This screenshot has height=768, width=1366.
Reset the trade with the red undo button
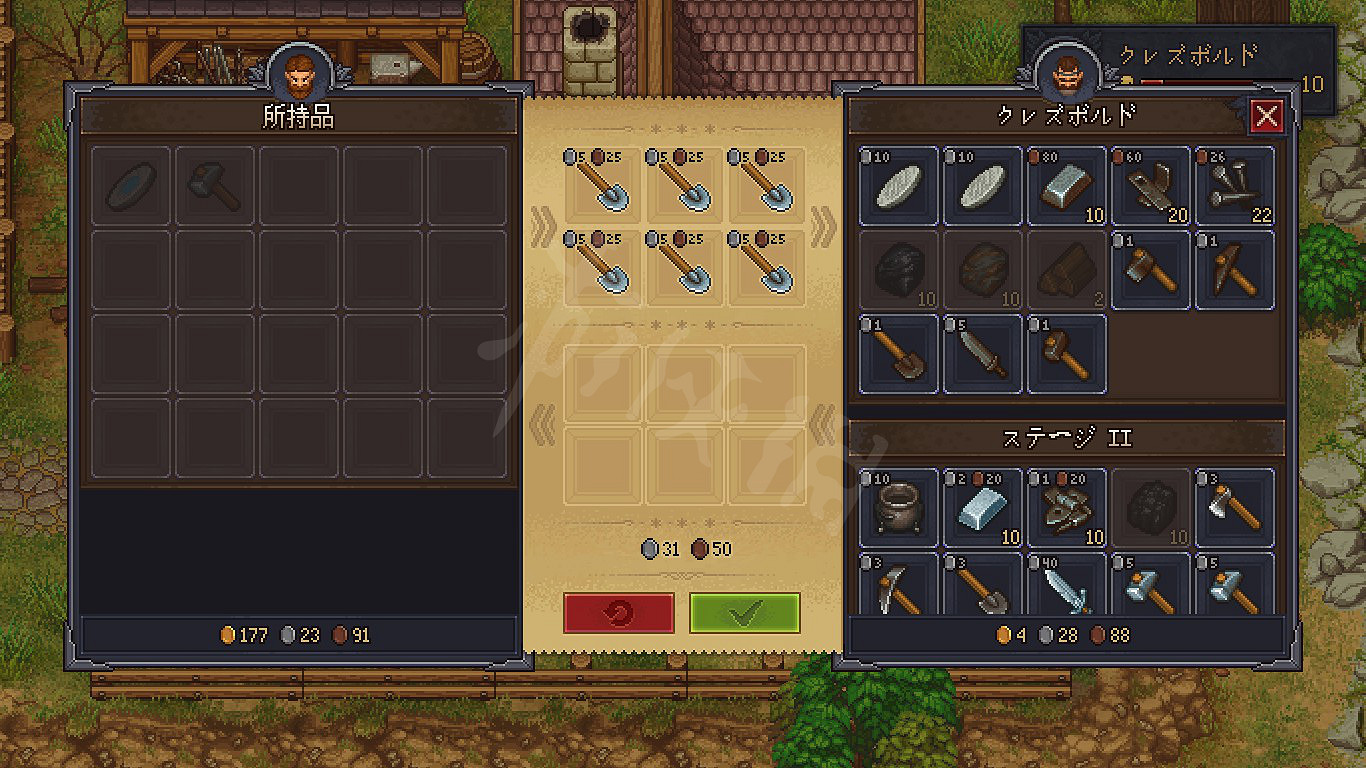[618, 613]
